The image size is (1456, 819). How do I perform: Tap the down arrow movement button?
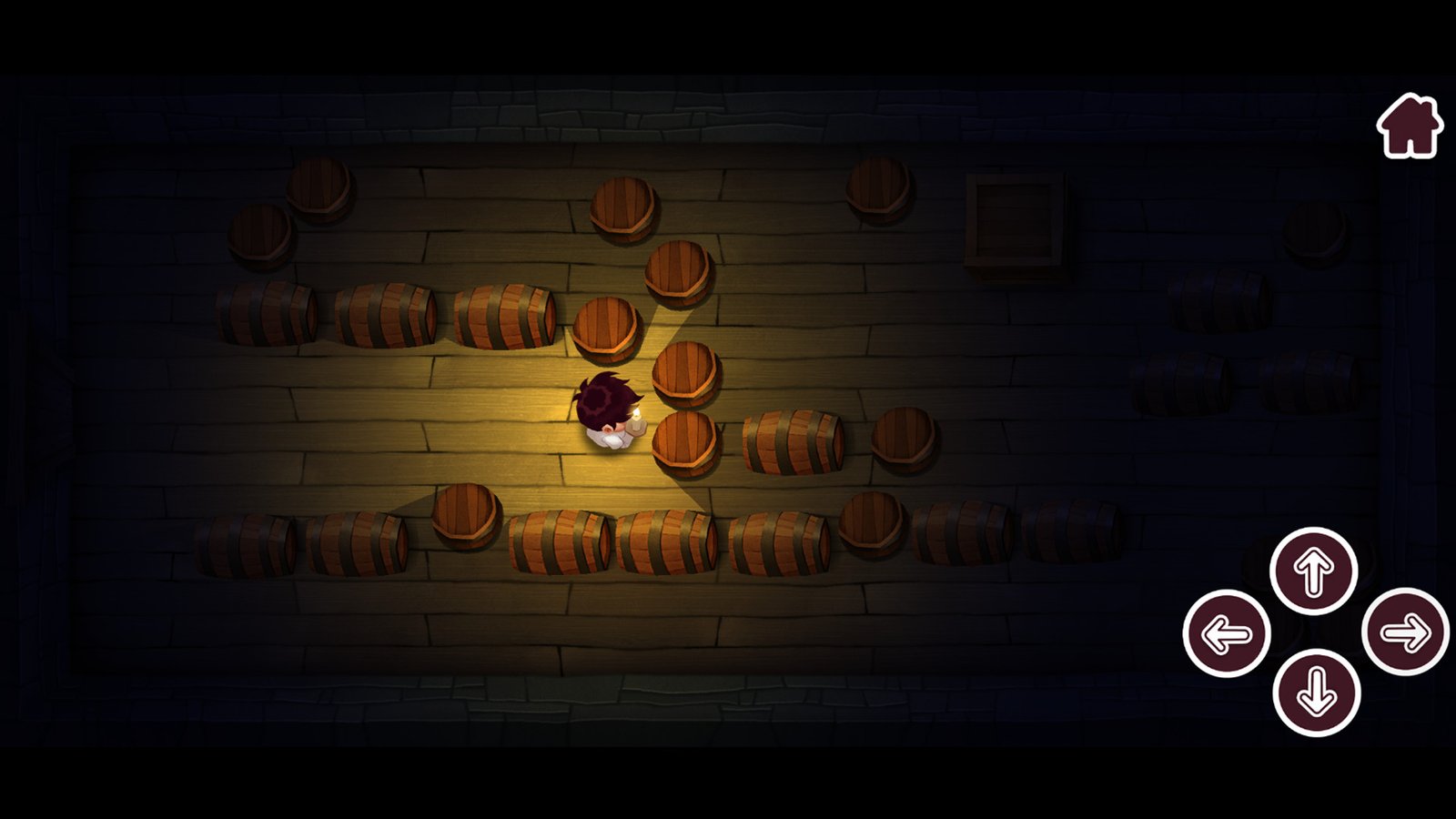coord(1316,693)
